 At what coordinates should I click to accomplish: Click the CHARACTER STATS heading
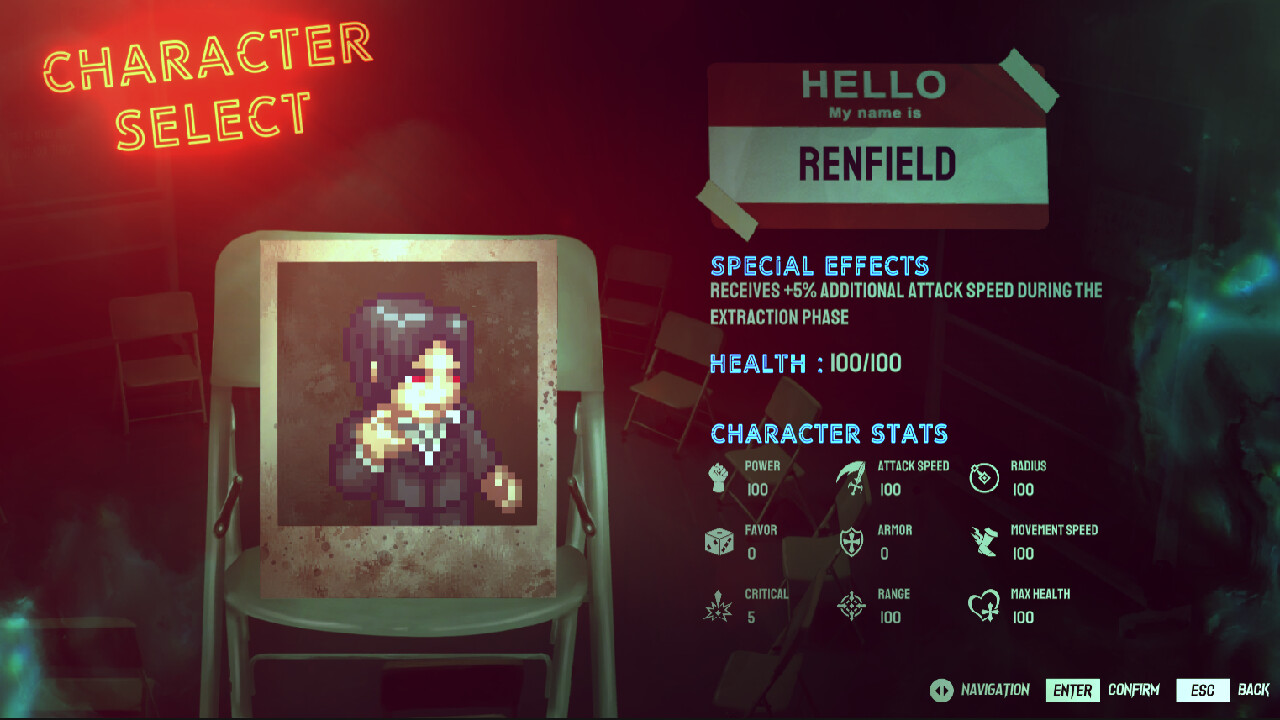coord(828,433)
